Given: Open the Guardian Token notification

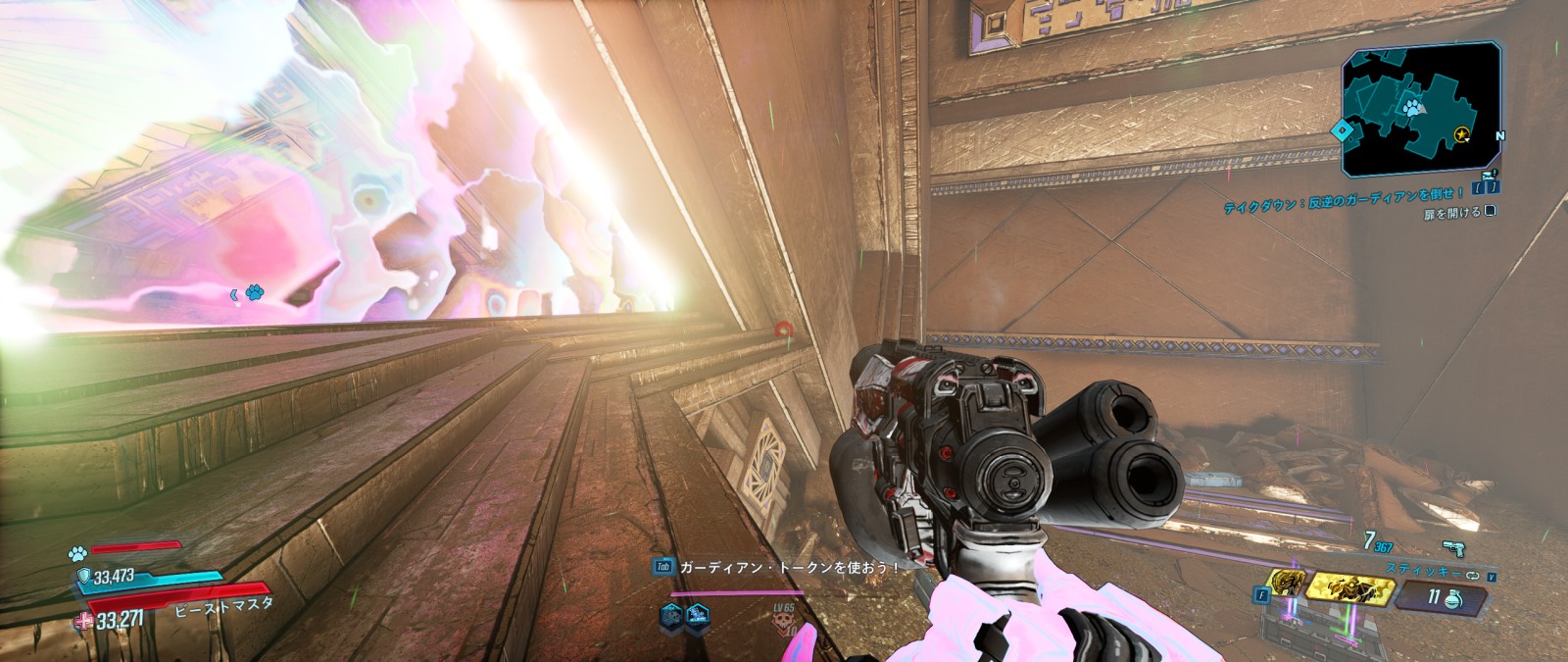Looking at the screenshot, I should coord(776,567).
